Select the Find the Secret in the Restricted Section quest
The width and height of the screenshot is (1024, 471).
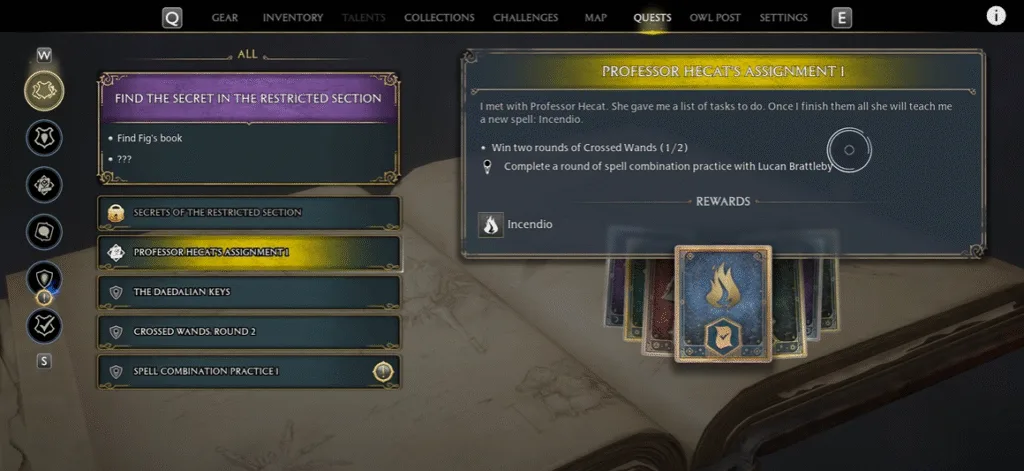click(x=248, y=99)
